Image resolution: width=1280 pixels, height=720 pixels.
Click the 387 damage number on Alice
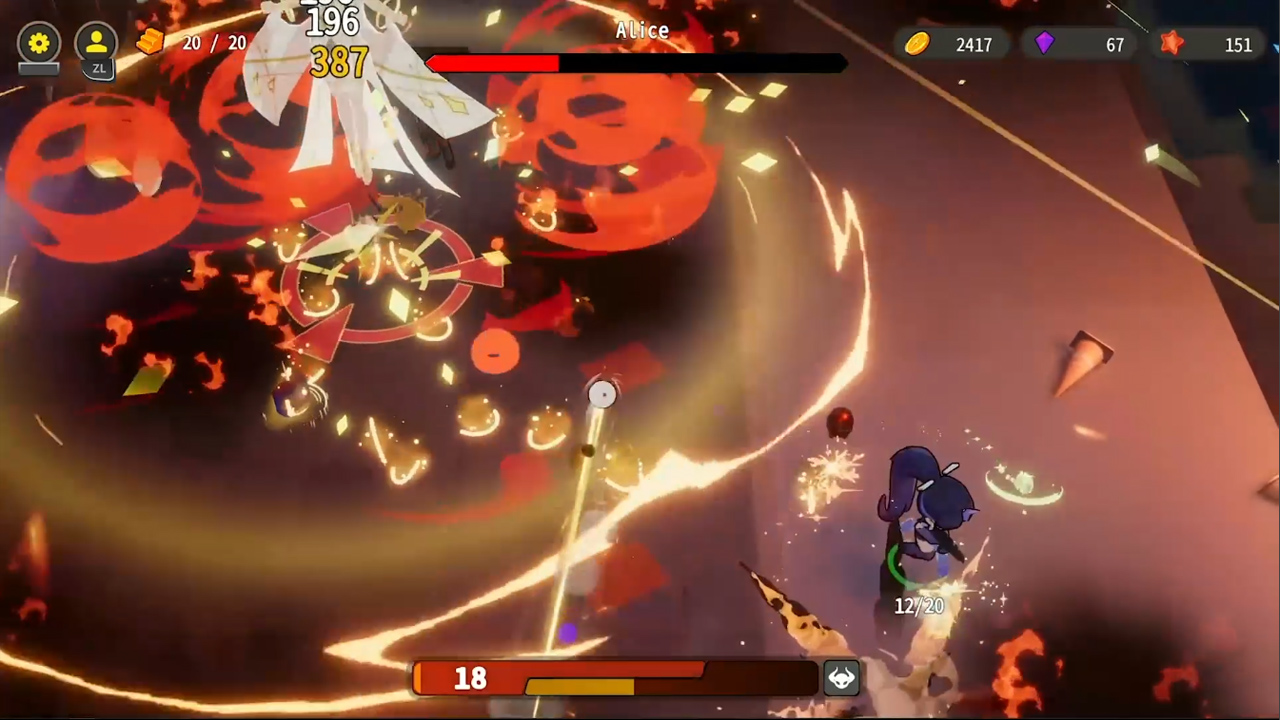(338, 64)
